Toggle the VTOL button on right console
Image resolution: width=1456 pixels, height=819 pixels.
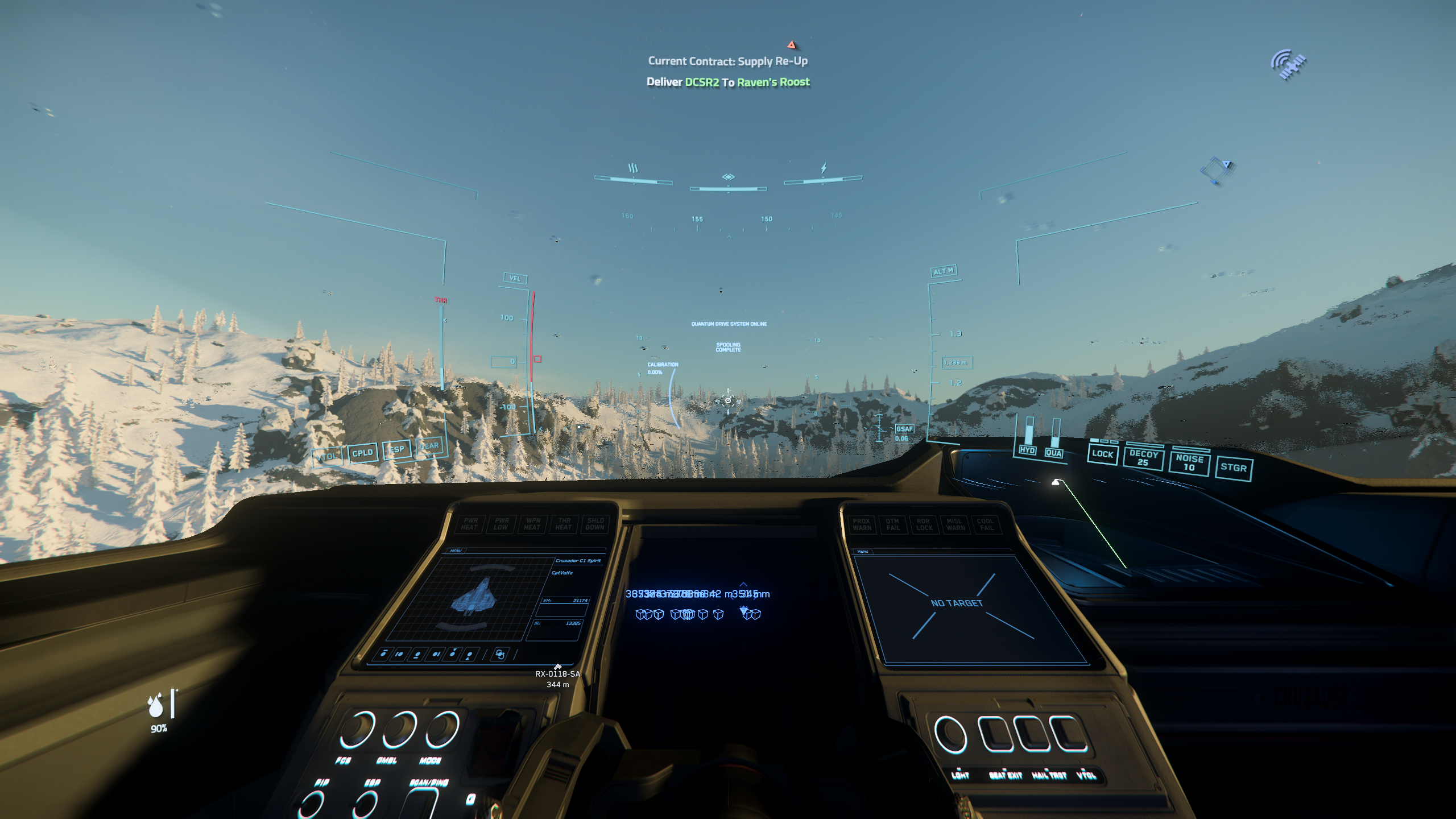pyautogui.click(x=1069, y=735)
